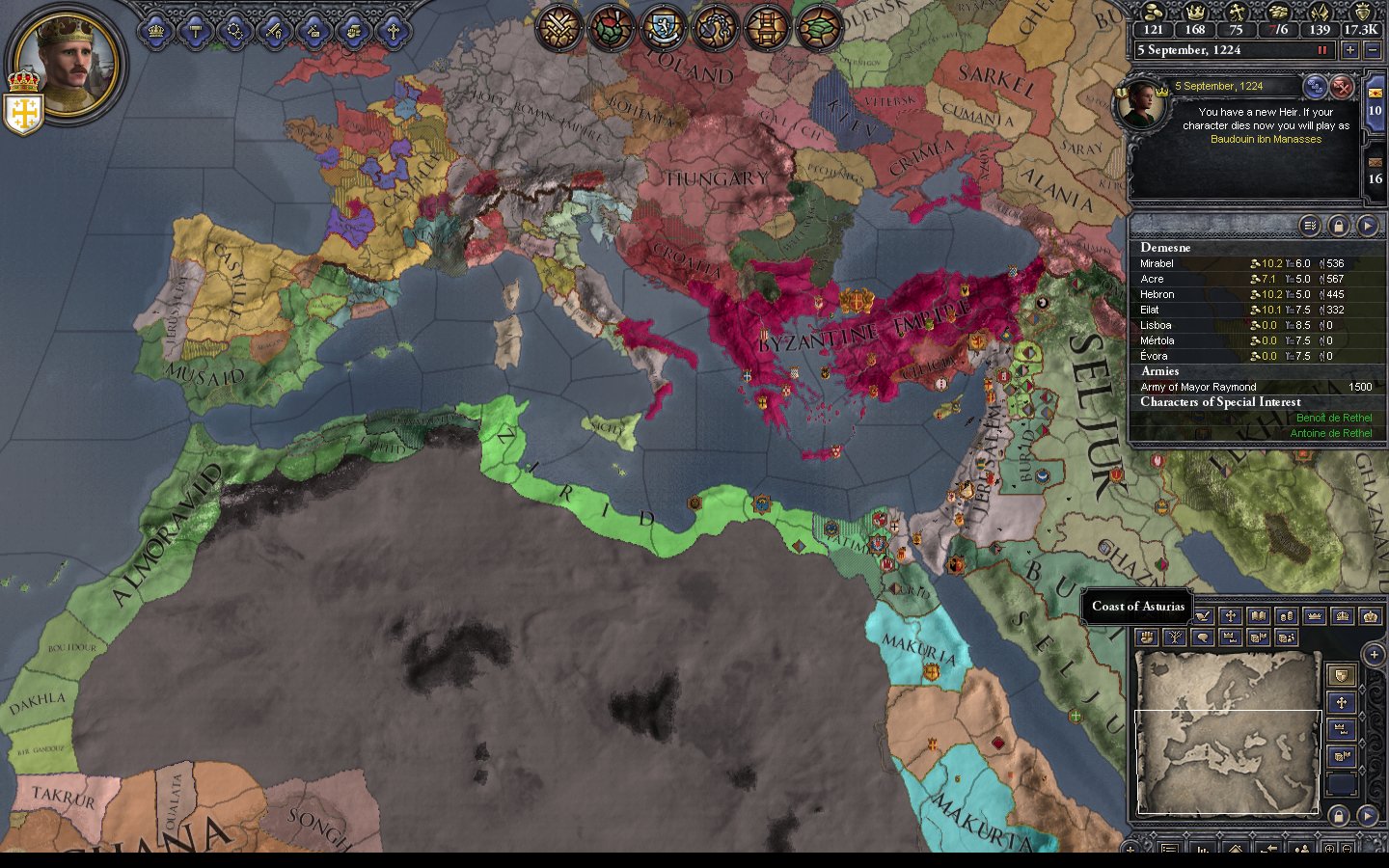Dismiss the new Heir message with red X
This screenshot has height=868, width=1389.
pyautogui.click(x=1342, y=88)
